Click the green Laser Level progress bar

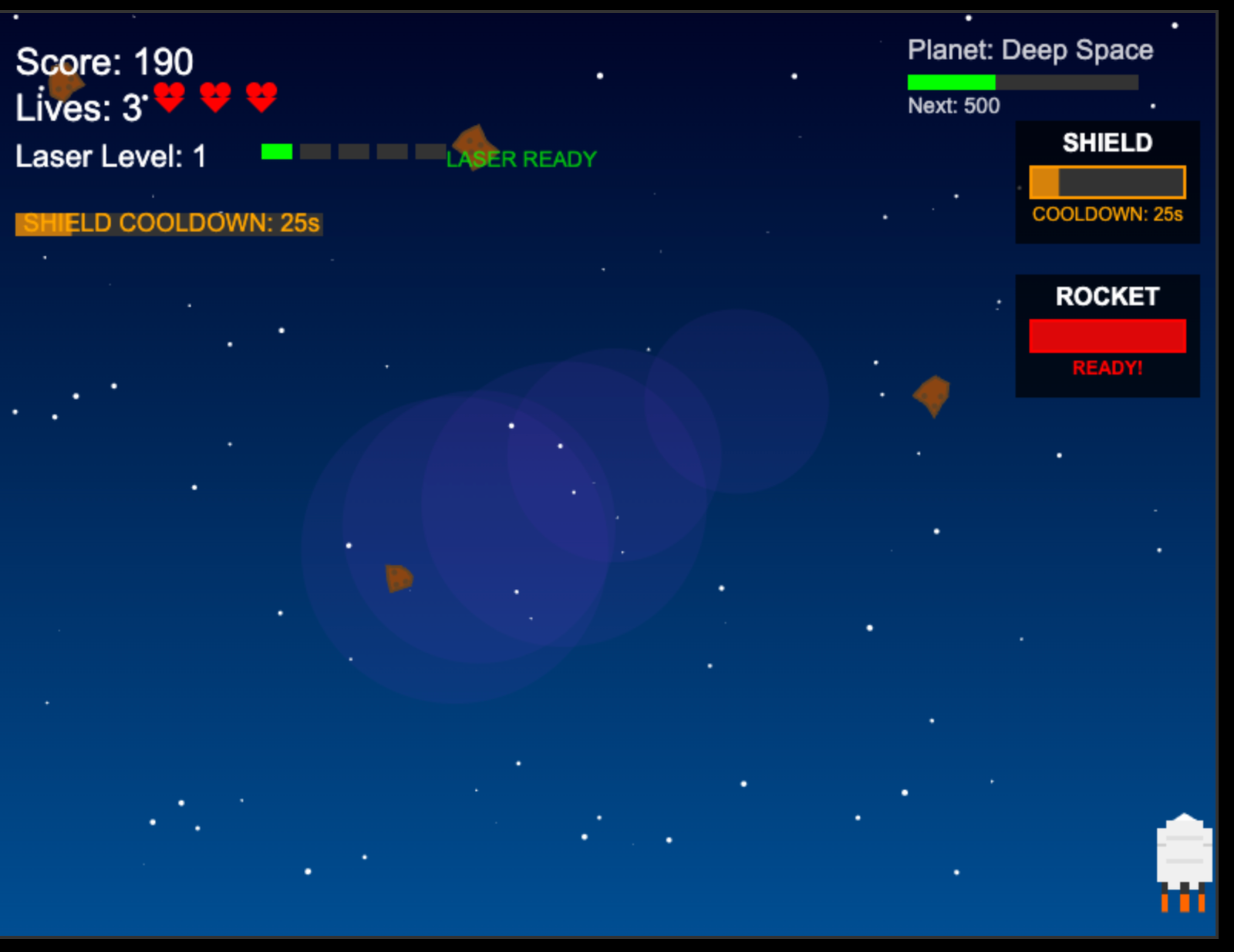coord(277,151)
